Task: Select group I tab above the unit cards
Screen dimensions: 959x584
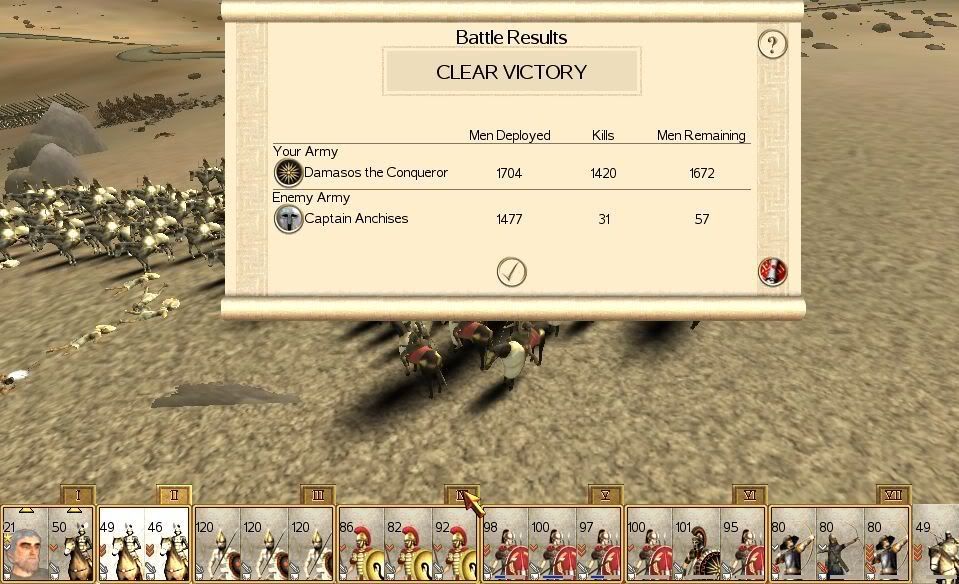Action: coord(77,495)
